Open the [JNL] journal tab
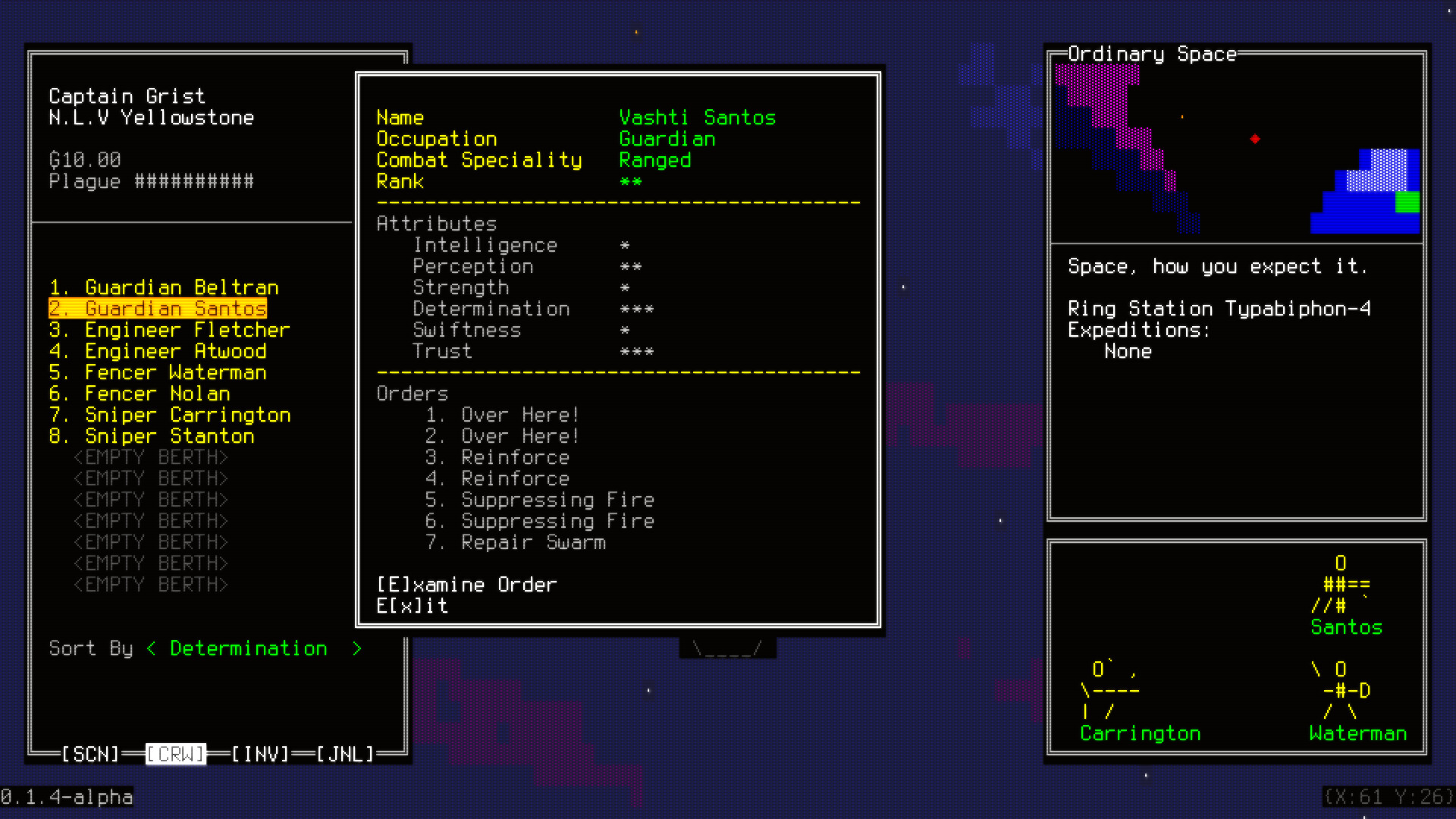The height and width of the screenshot is (819, 1456). click(x=345, y=754)
